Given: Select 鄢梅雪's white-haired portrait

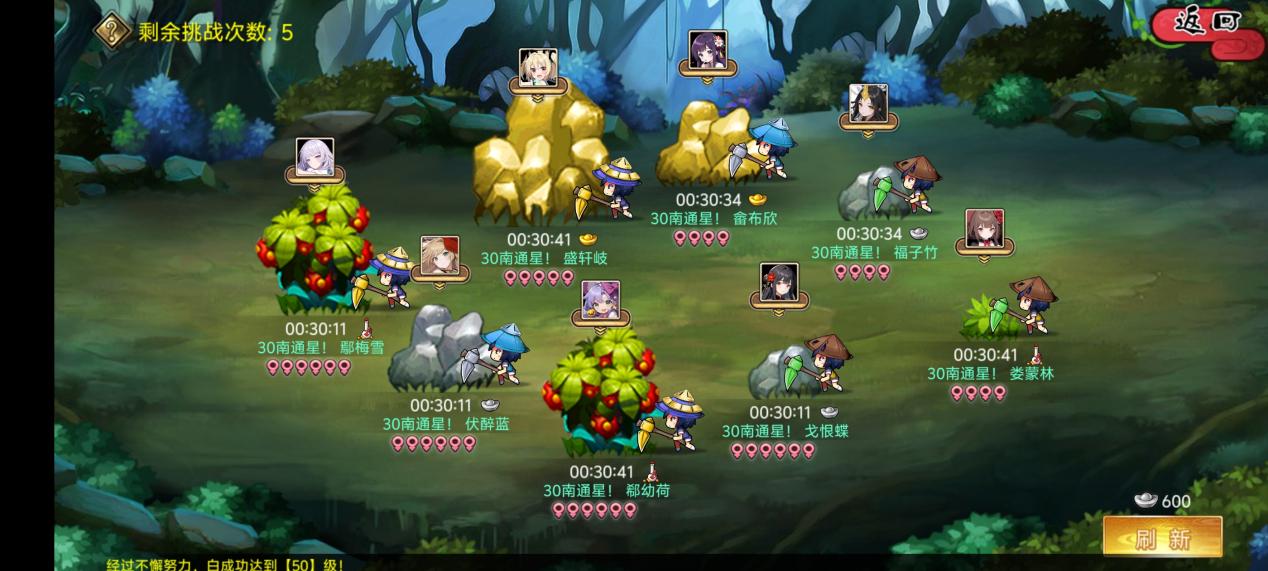Looking at the screenshot, I should click(315, 158).
